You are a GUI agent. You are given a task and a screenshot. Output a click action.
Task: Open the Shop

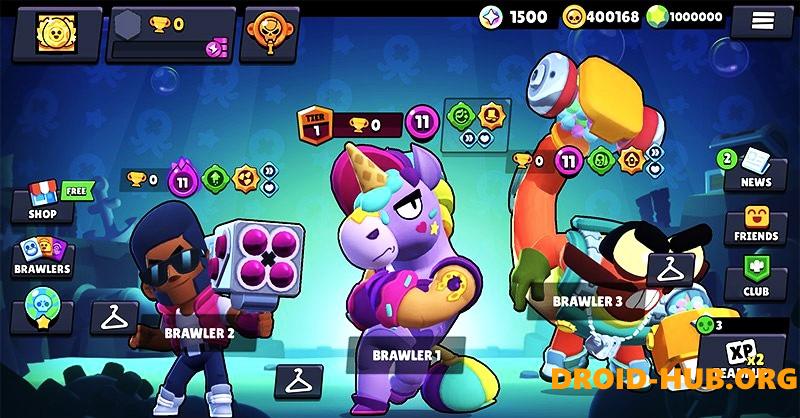click(43, 201)
